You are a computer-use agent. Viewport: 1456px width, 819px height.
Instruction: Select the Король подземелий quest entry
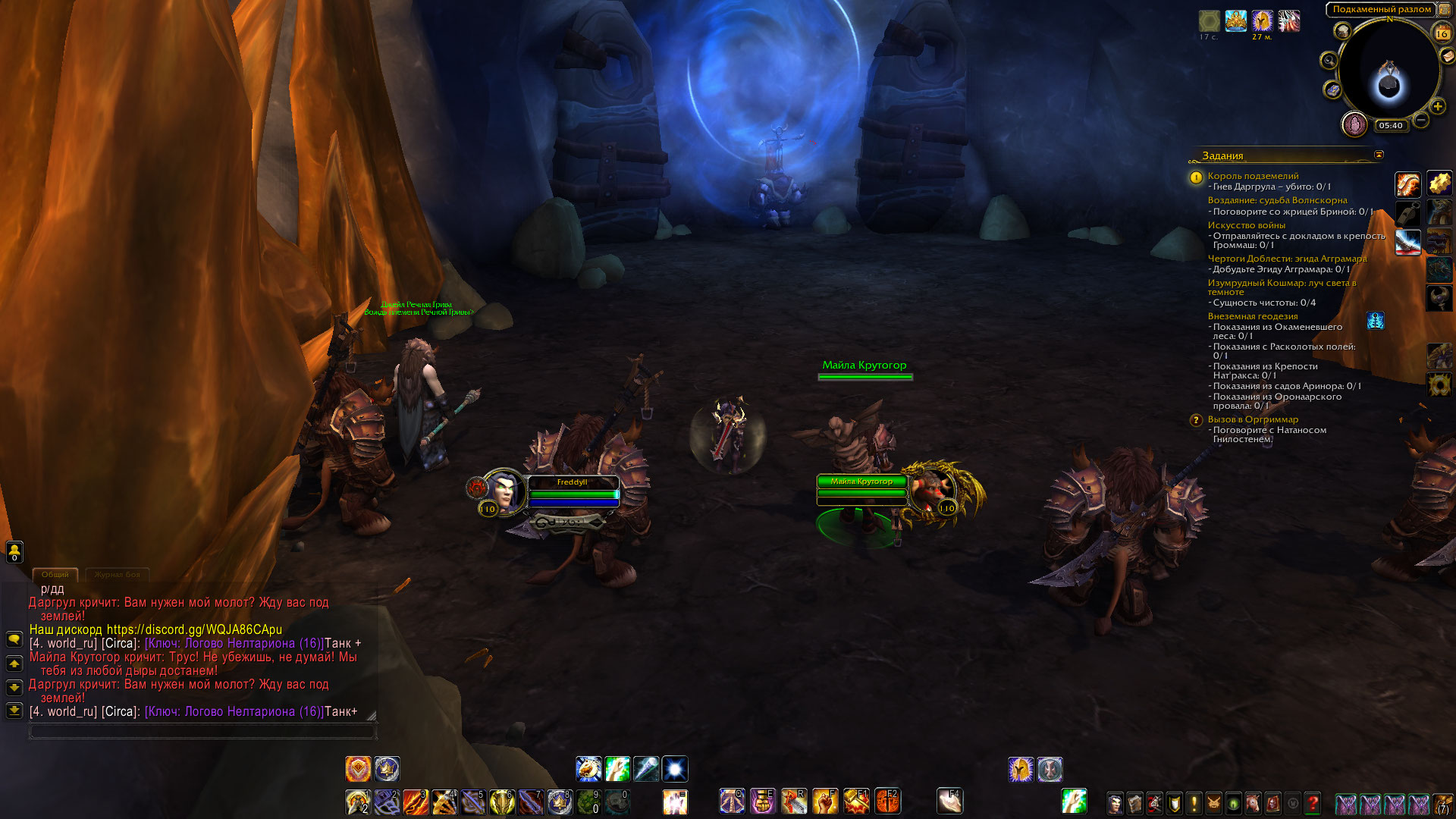[x=1253, y=176]
